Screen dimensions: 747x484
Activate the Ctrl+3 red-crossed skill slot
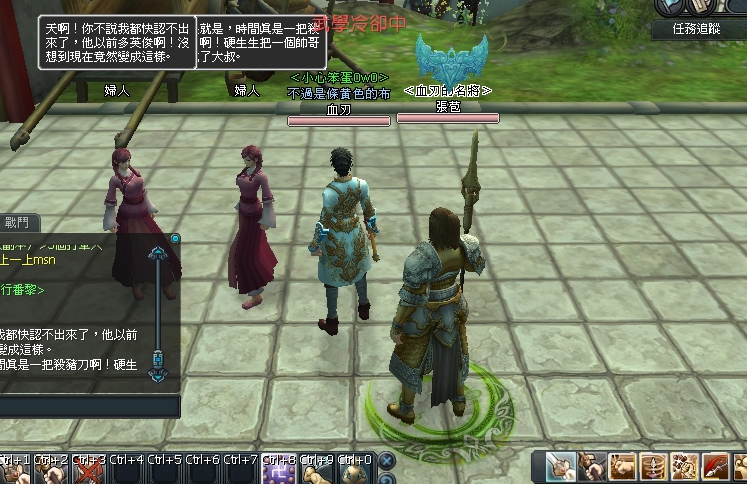point(89,471)
